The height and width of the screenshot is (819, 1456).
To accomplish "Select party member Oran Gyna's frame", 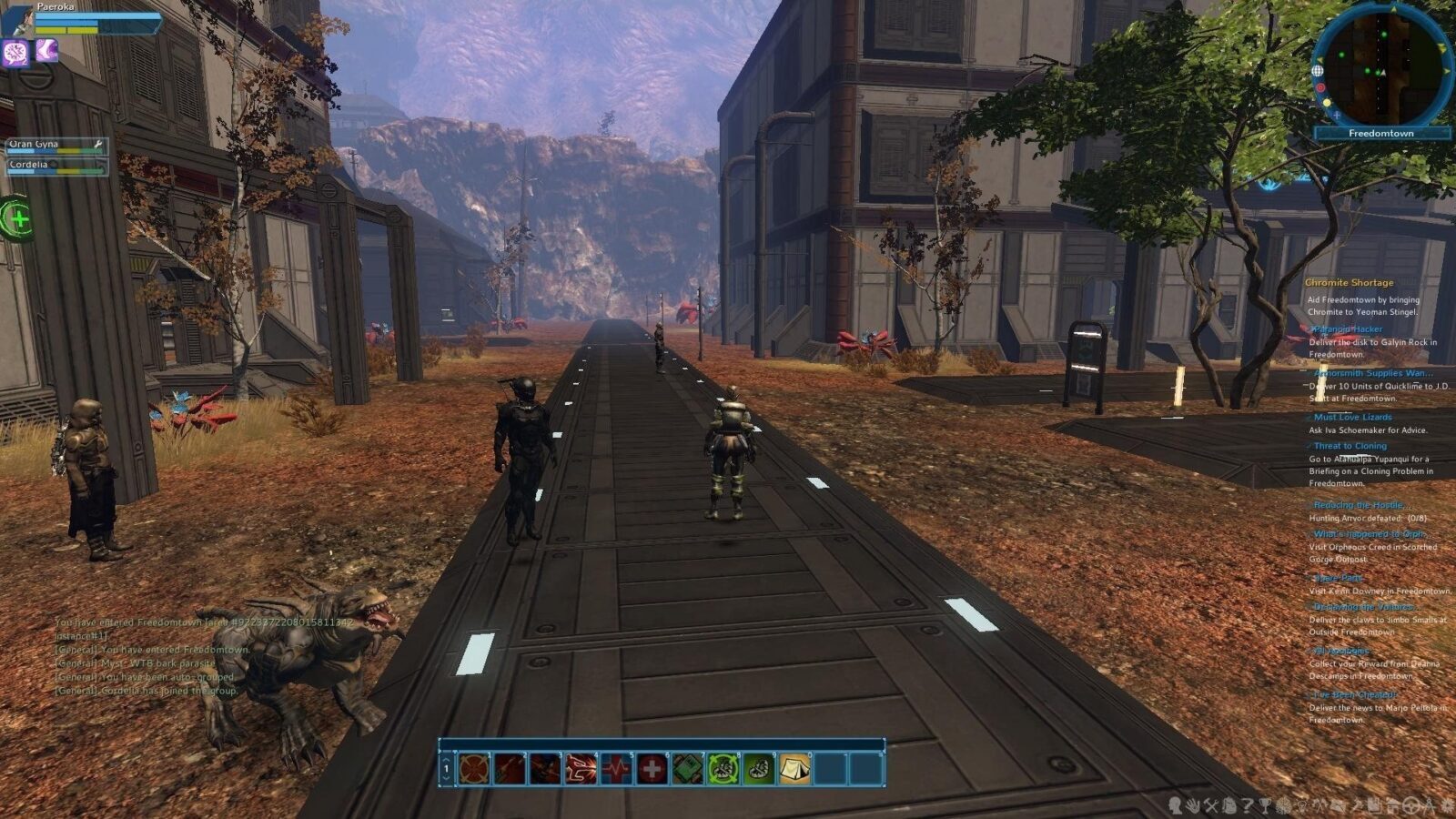I will pos(56,146).
